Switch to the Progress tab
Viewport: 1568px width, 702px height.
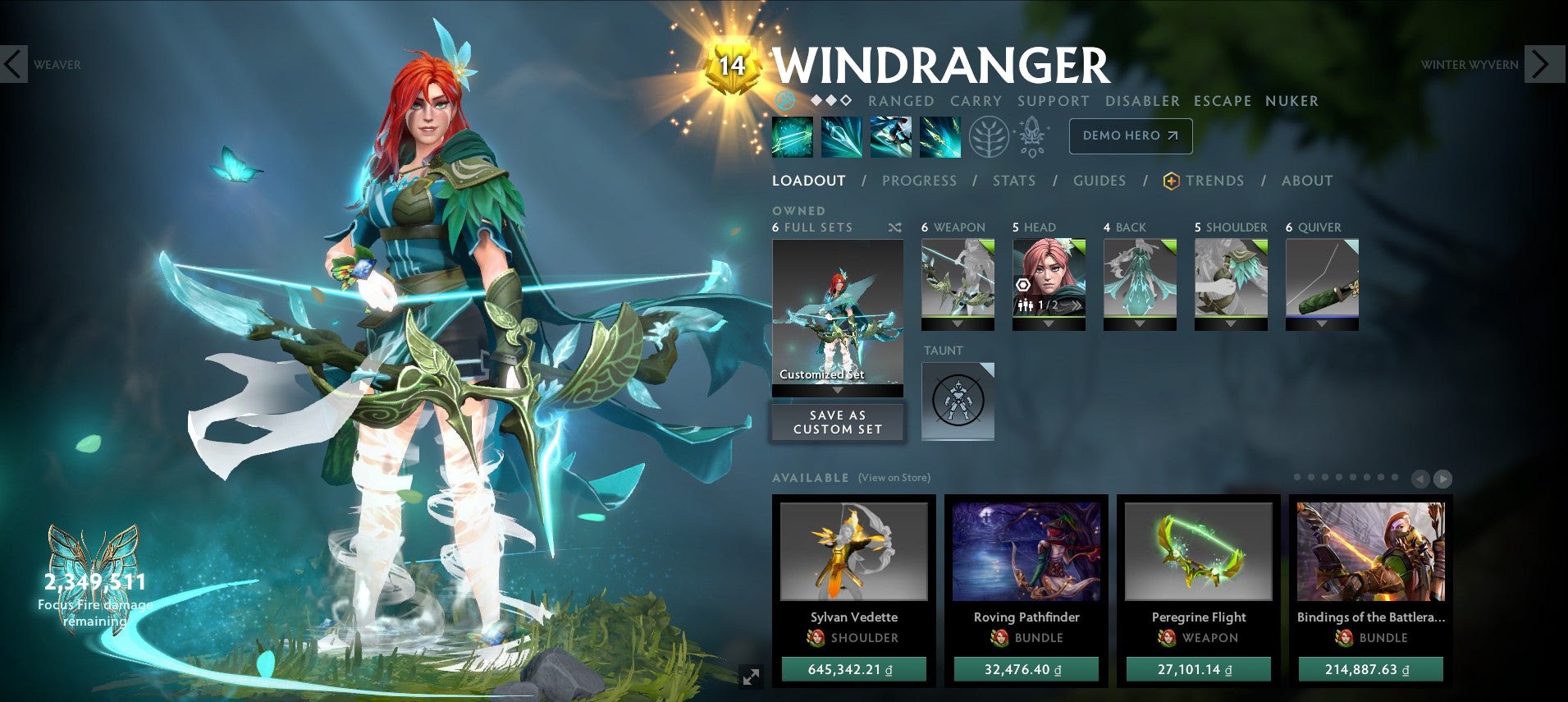point(920,181)
